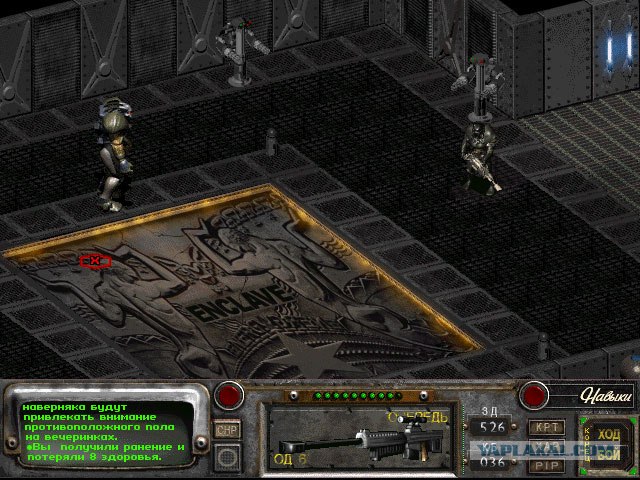End the turn with the ХОД button
Viewport: 640px width, 480px height.
607,434
